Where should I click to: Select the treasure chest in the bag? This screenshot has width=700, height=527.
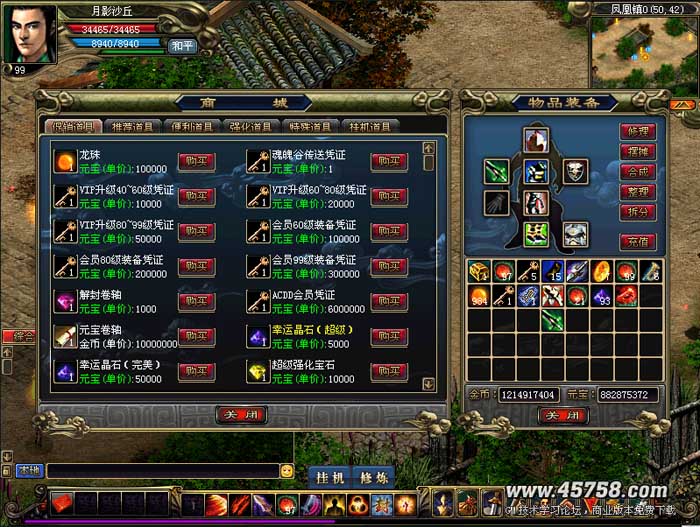click(479, 270)
